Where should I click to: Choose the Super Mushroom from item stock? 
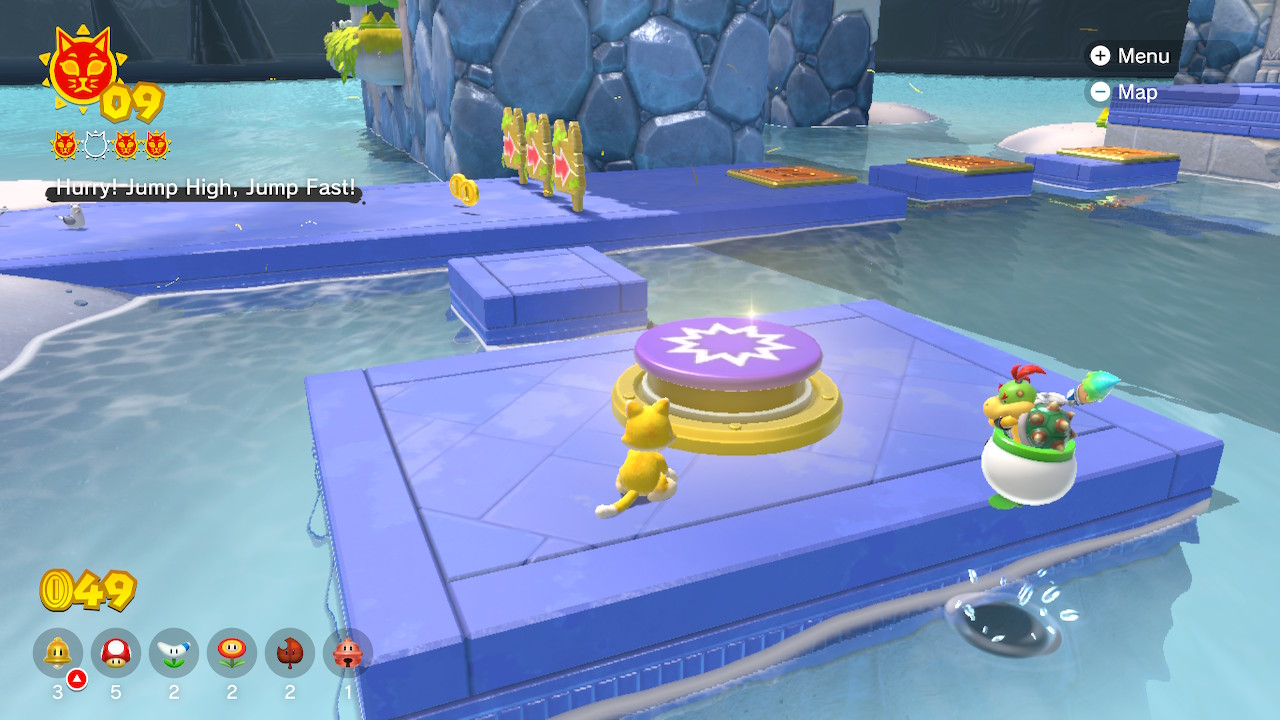(x=116, y=654)
